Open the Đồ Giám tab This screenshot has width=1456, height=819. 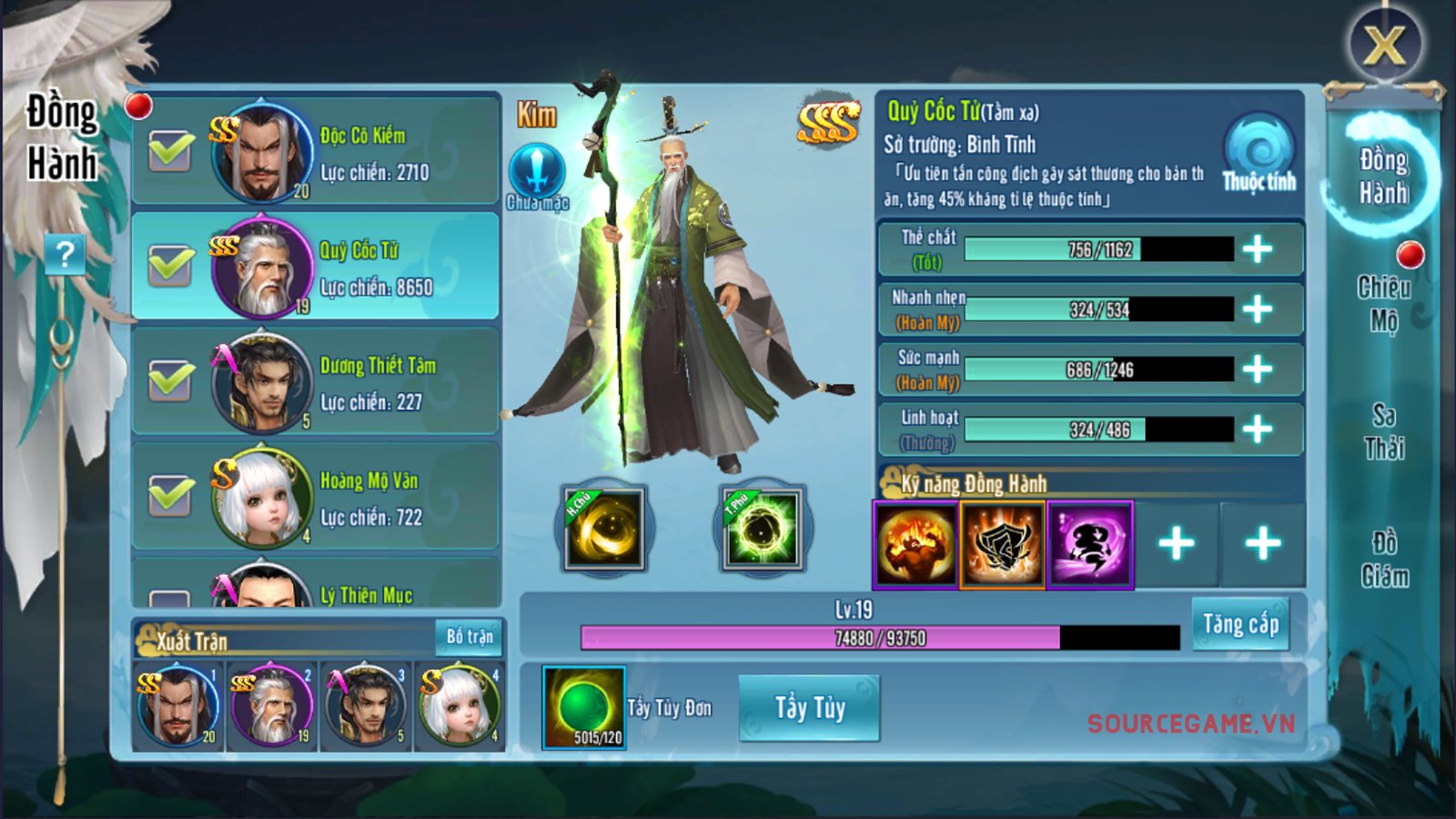tap(1384, 560)
